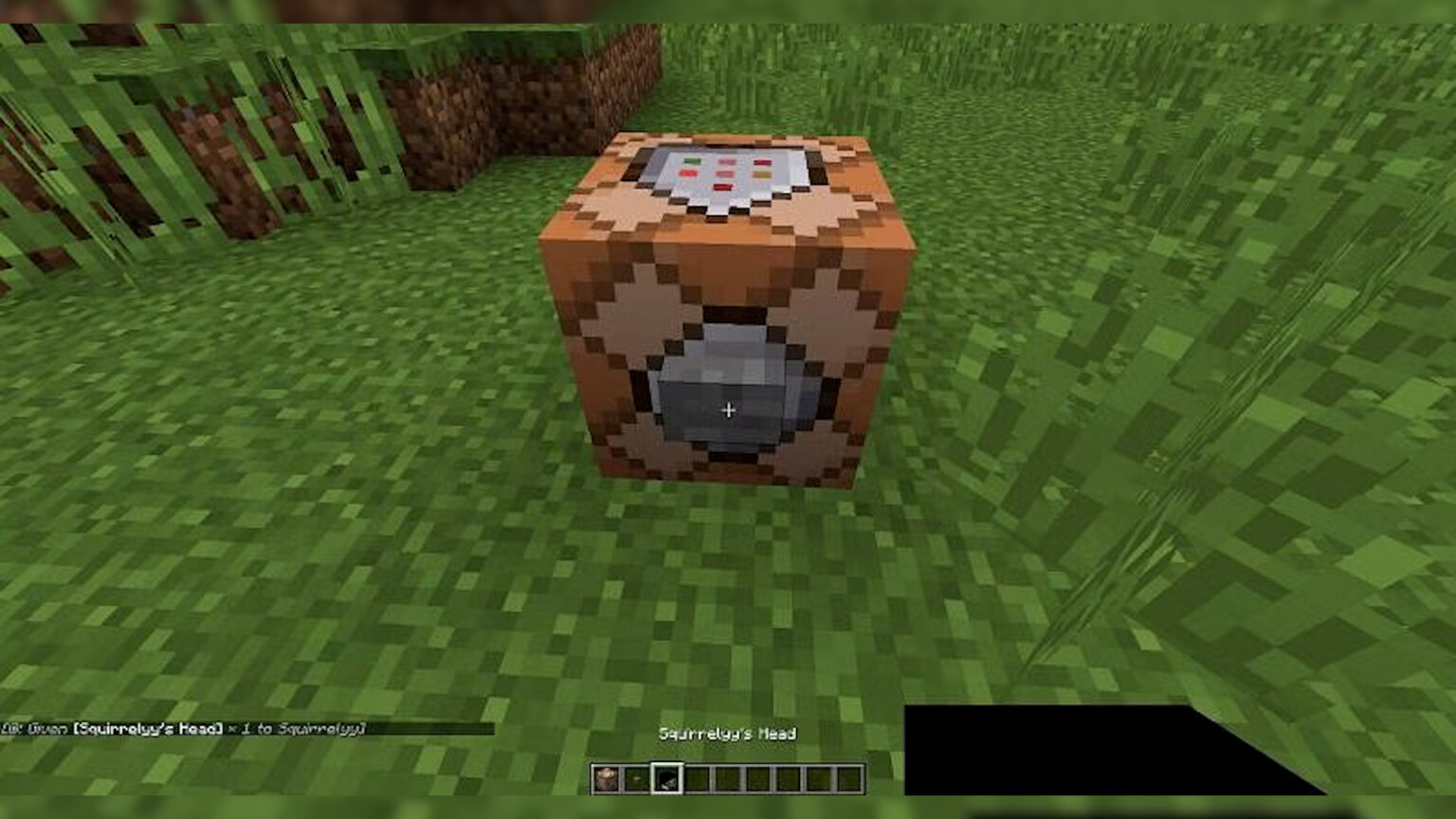
Task: Click the '× 1 to Squirrelyy' chat text
Action: point(296,728)
